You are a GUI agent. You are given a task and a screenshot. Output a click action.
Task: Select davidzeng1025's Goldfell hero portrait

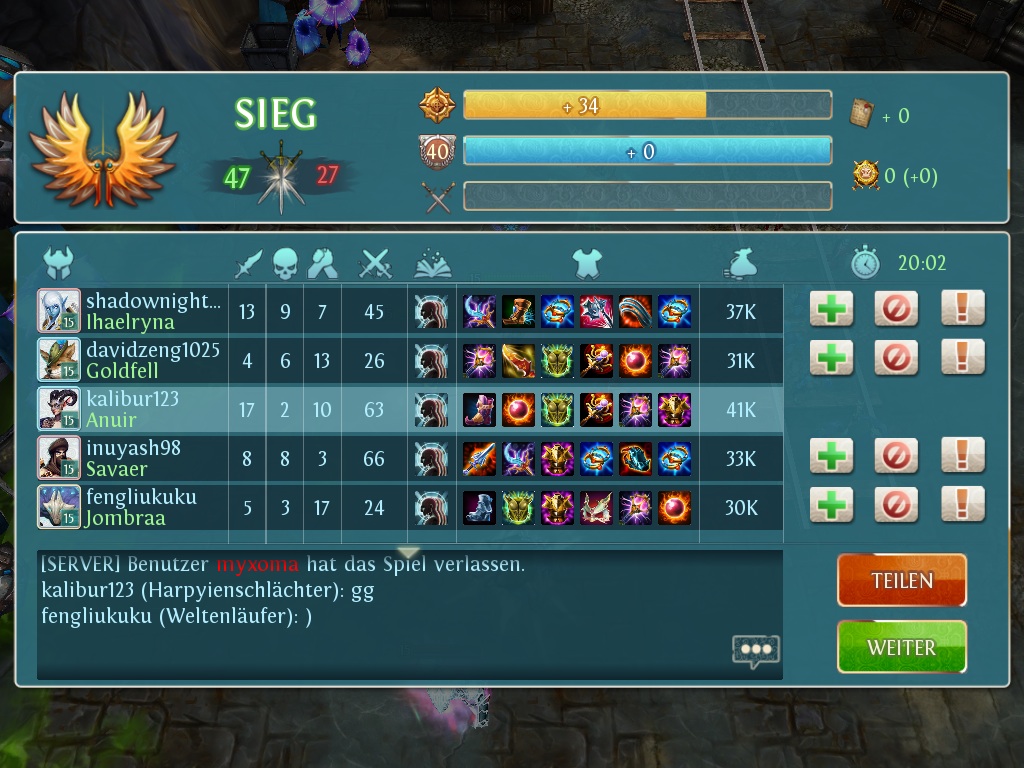point(59,359)
